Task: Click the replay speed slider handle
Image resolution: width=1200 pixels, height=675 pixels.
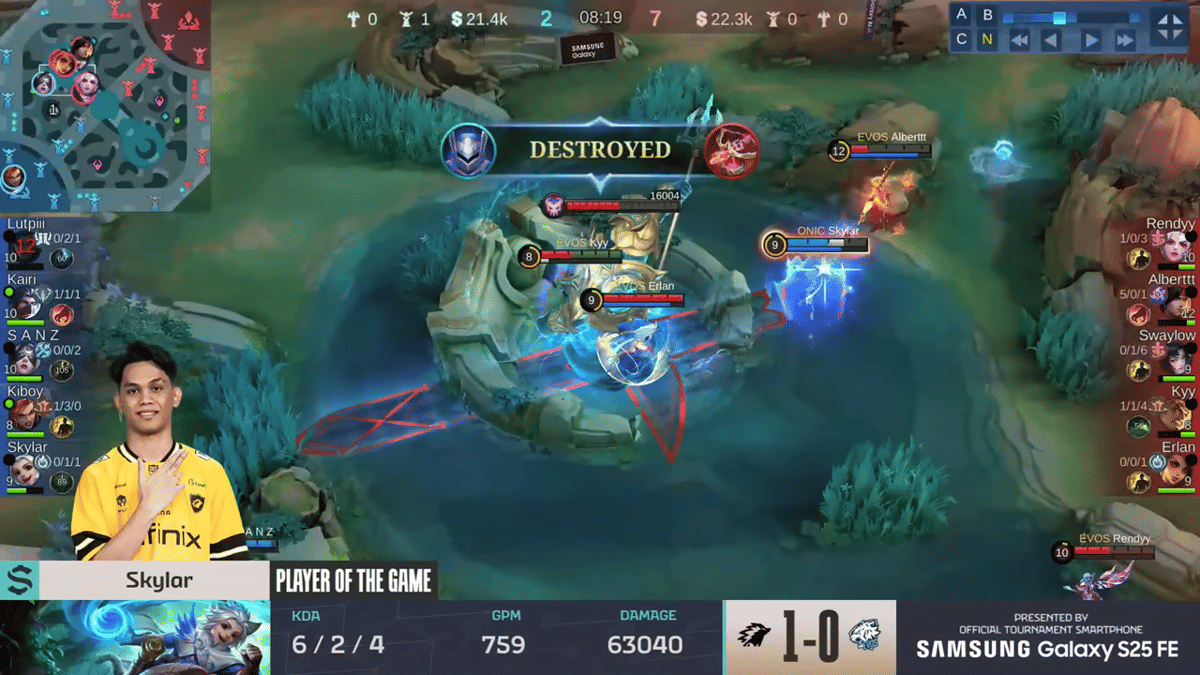Action: (1059, 17)
